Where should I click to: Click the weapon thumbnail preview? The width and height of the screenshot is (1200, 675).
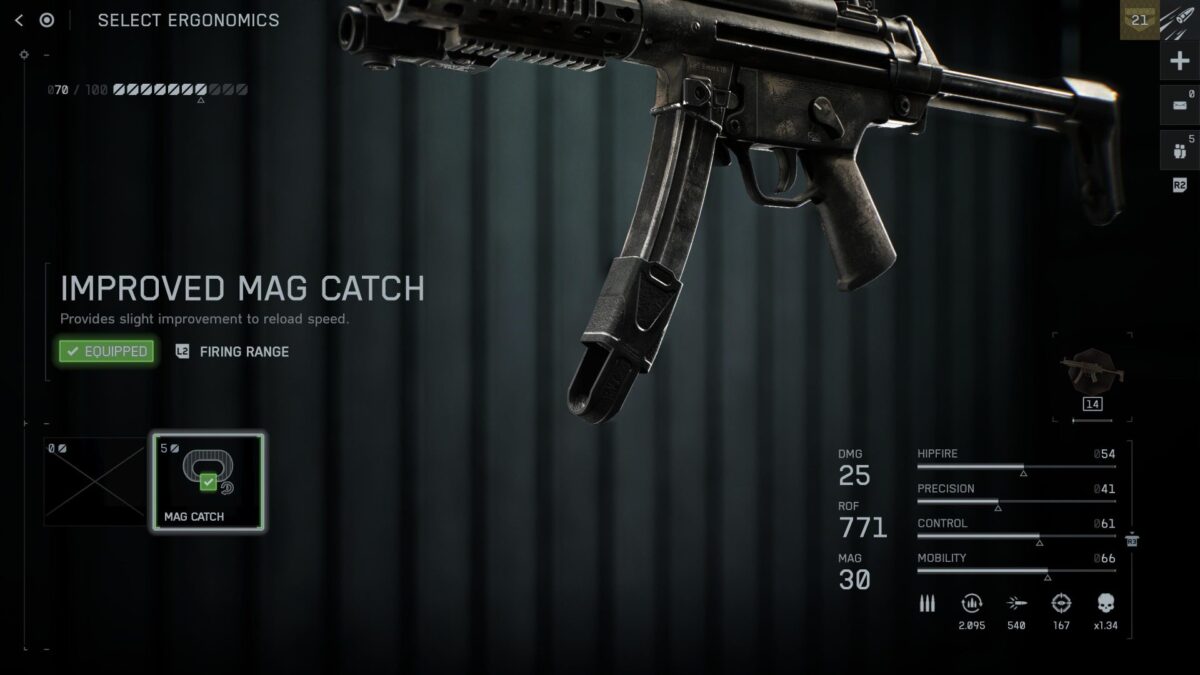click(x=1096, y=374)
